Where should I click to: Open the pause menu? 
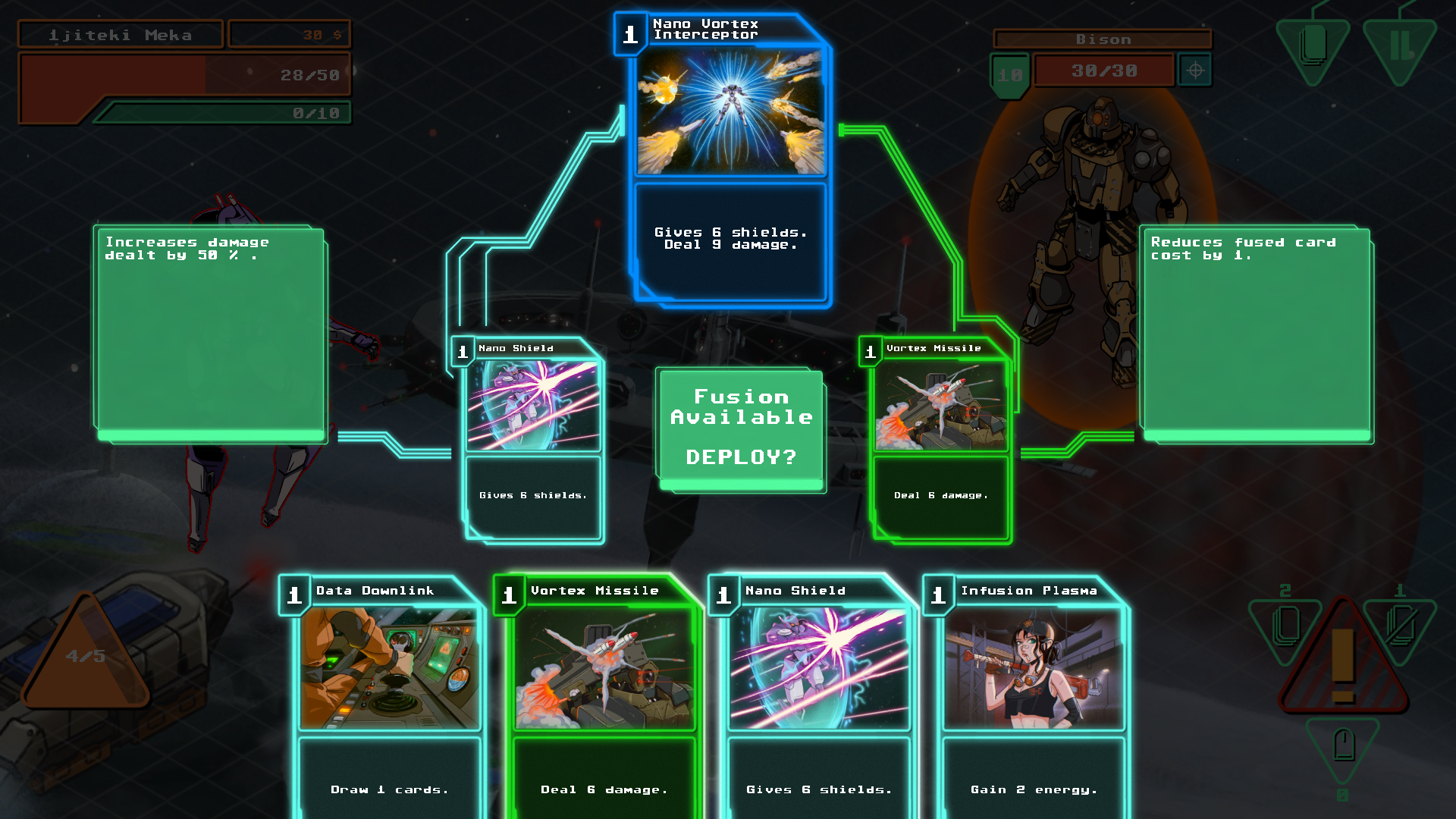point(1400,47)
